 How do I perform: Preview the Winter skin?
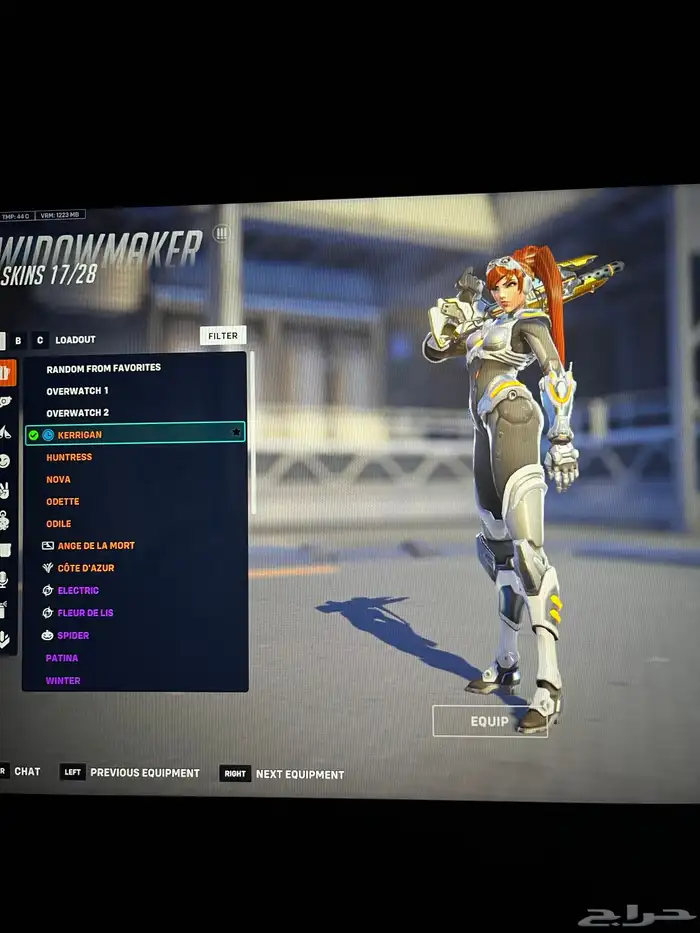63,680
